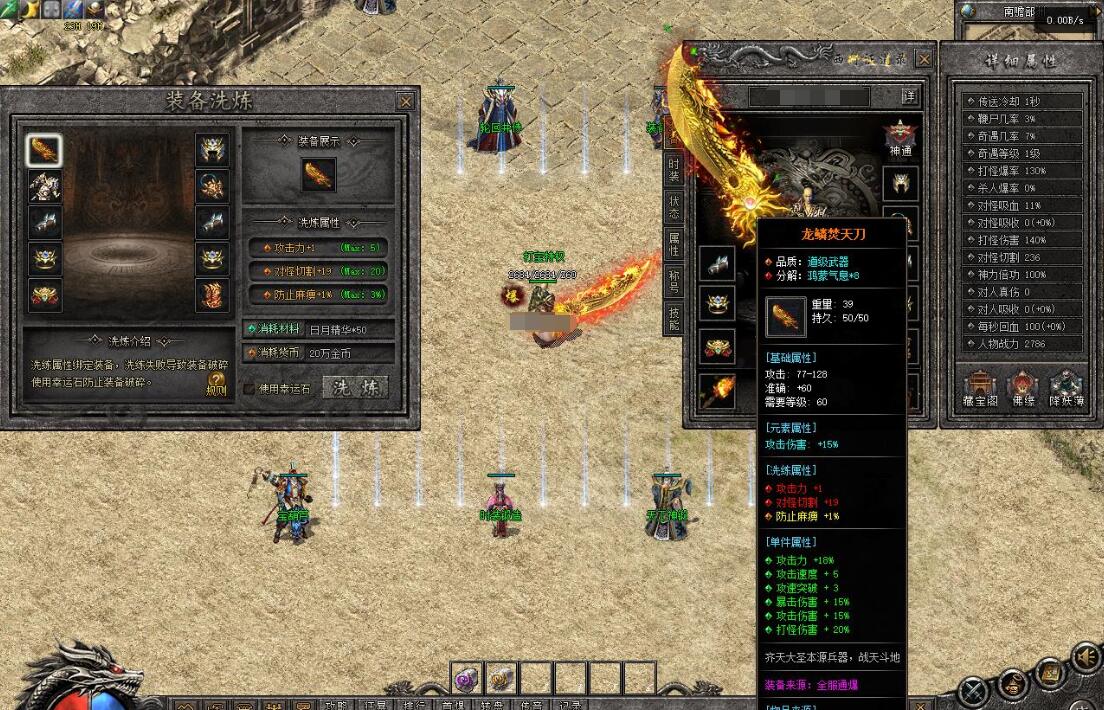Viewport: 1104px width, 710px height.
Task: Tick the 使用幸运石 lucky stone checkbox
Action: [x=250, y=389]
